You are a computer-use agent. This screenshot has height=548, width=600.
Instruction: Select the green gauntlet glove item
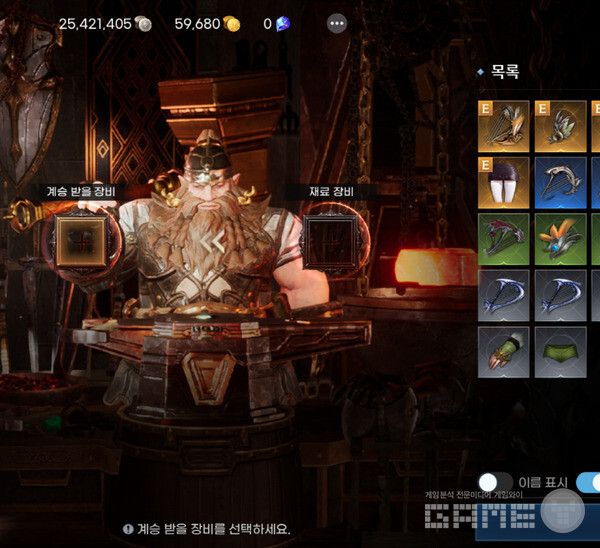(x=503, y=351)
